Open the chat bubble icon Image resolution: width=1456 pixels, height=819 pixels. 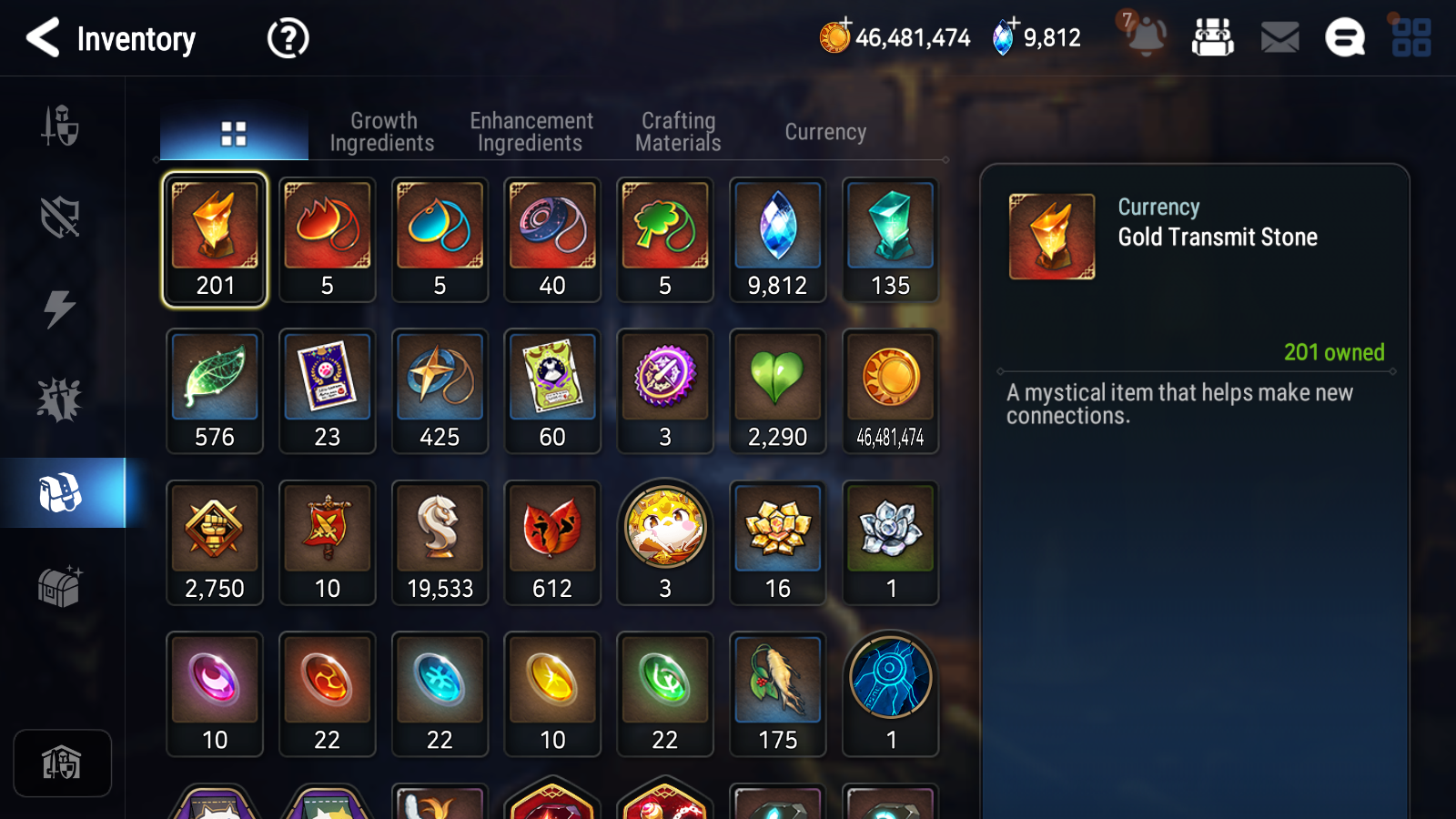coord(1344,37)
